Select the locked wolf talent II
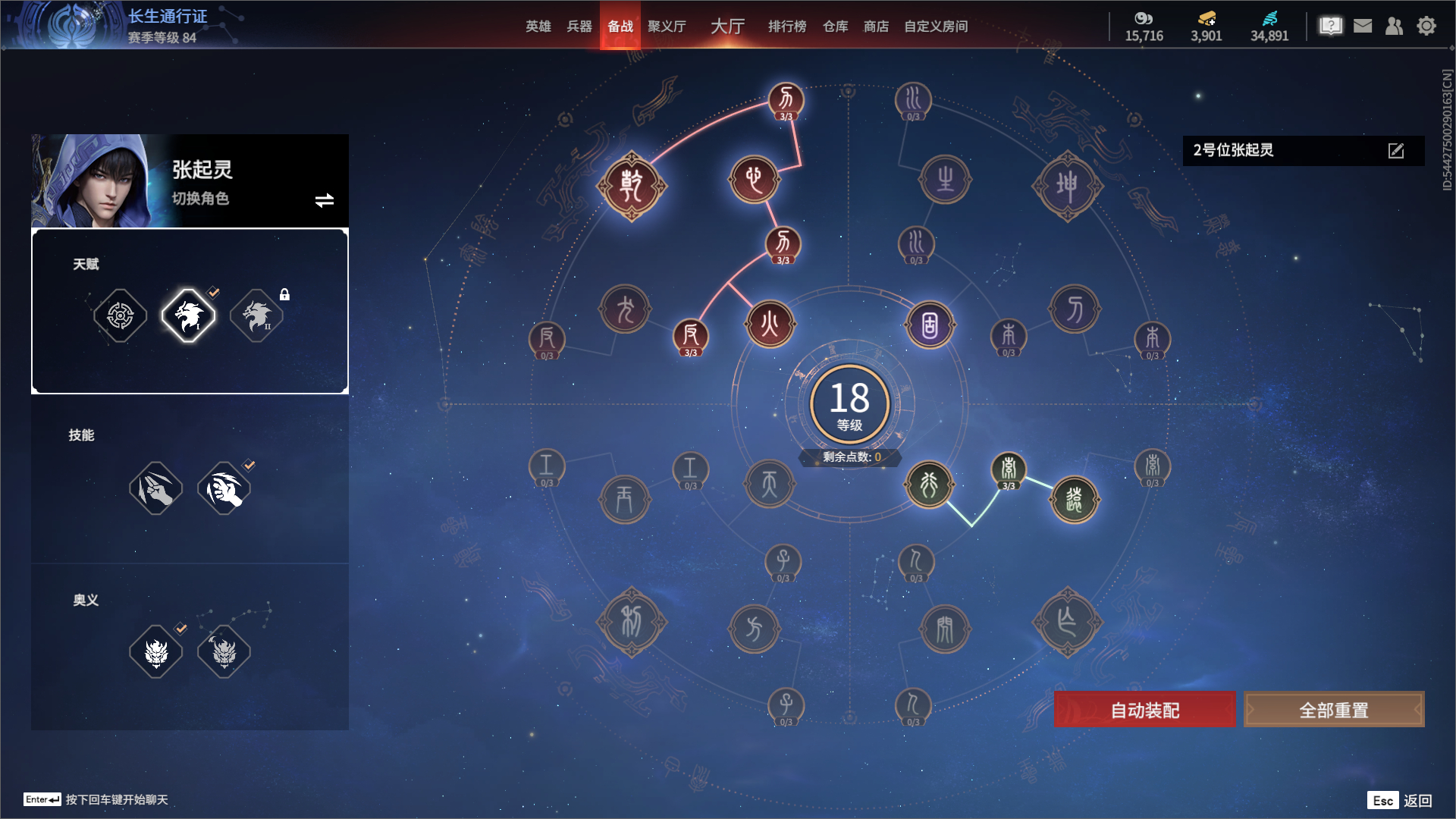This screenshot has width=1456, height=819. pos(257,315)
